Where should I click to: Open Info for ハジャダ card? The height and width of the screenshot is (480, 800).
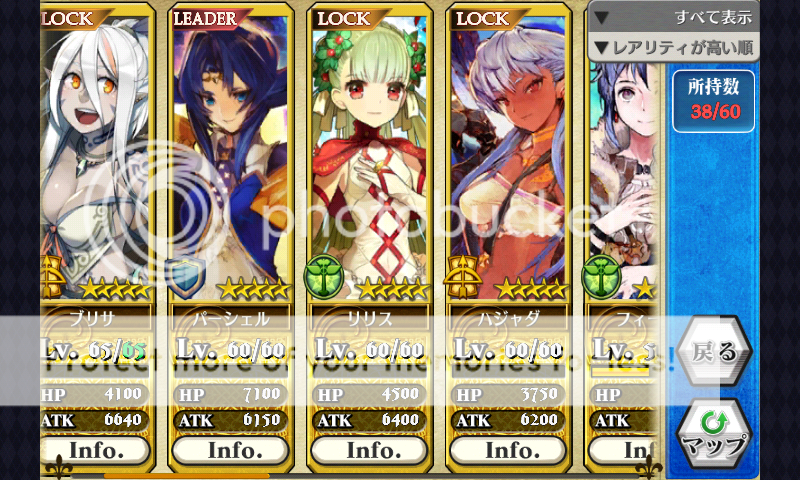[511, 450]
